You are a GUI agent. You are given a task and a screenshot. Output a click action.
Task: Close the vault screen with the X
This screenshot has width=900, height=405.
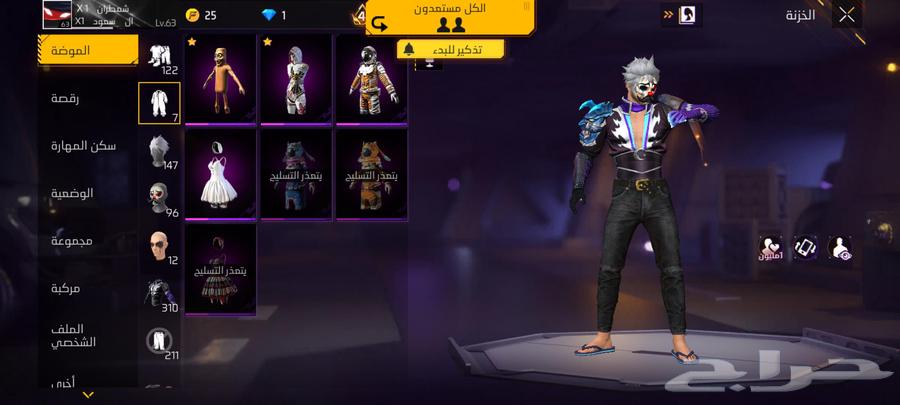(x=847, y=15)
